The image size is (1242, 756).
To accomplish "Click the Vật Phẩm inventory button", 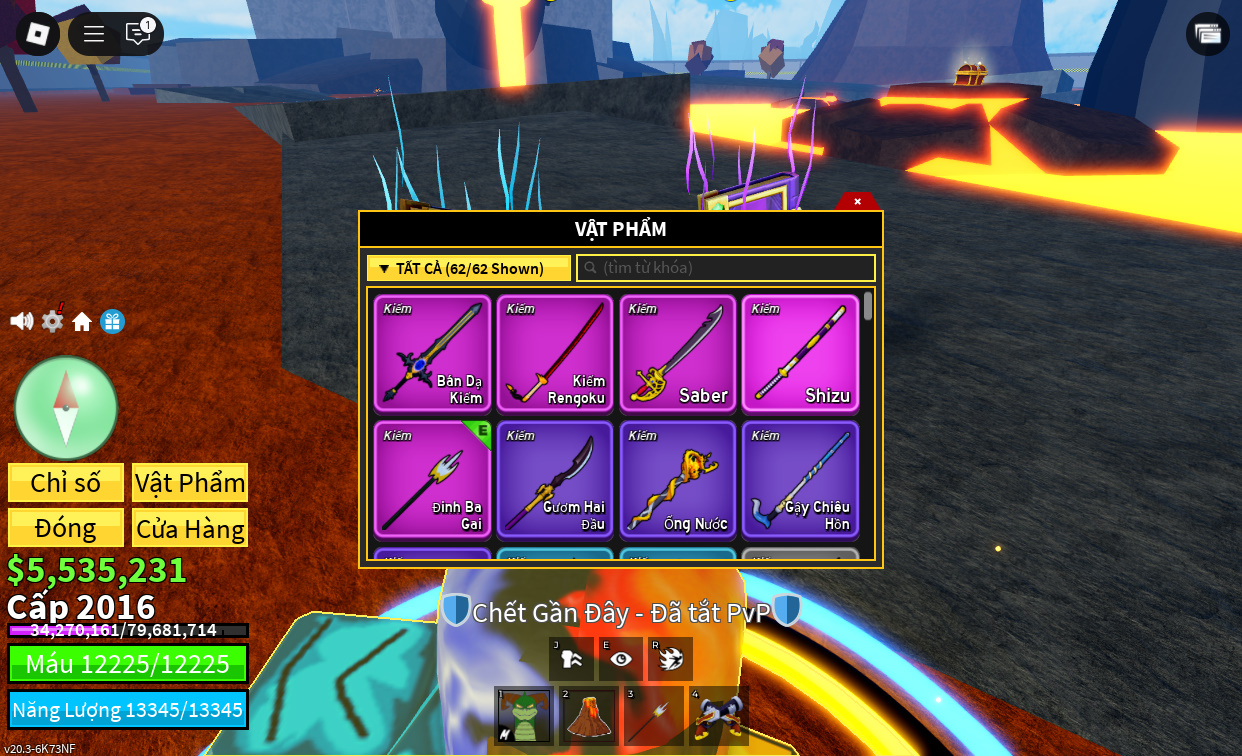I will click(x=190, y=483).
